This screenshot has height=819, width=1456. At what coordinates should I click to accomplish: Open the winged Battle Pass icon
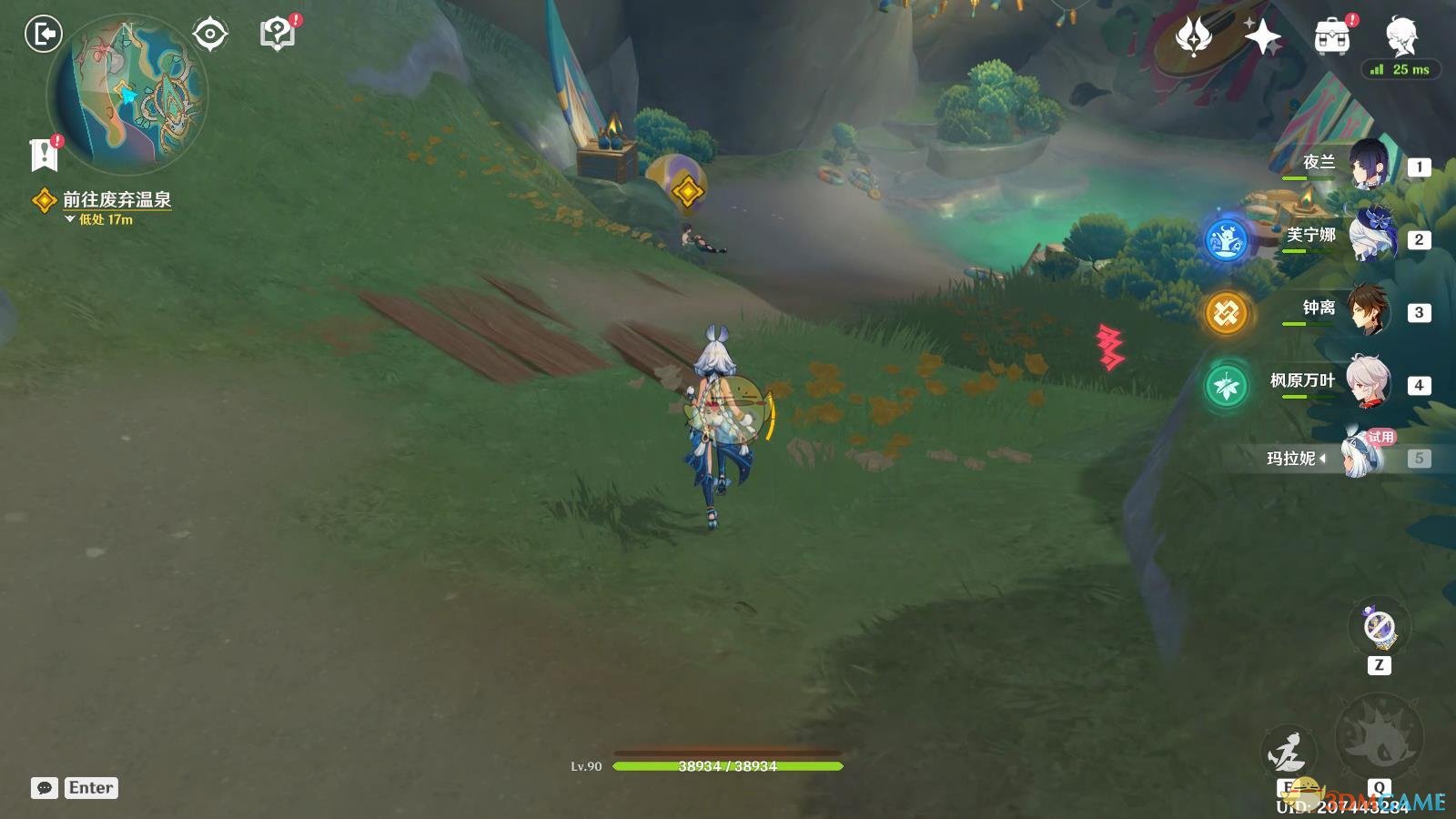[x=1193, y=37]
